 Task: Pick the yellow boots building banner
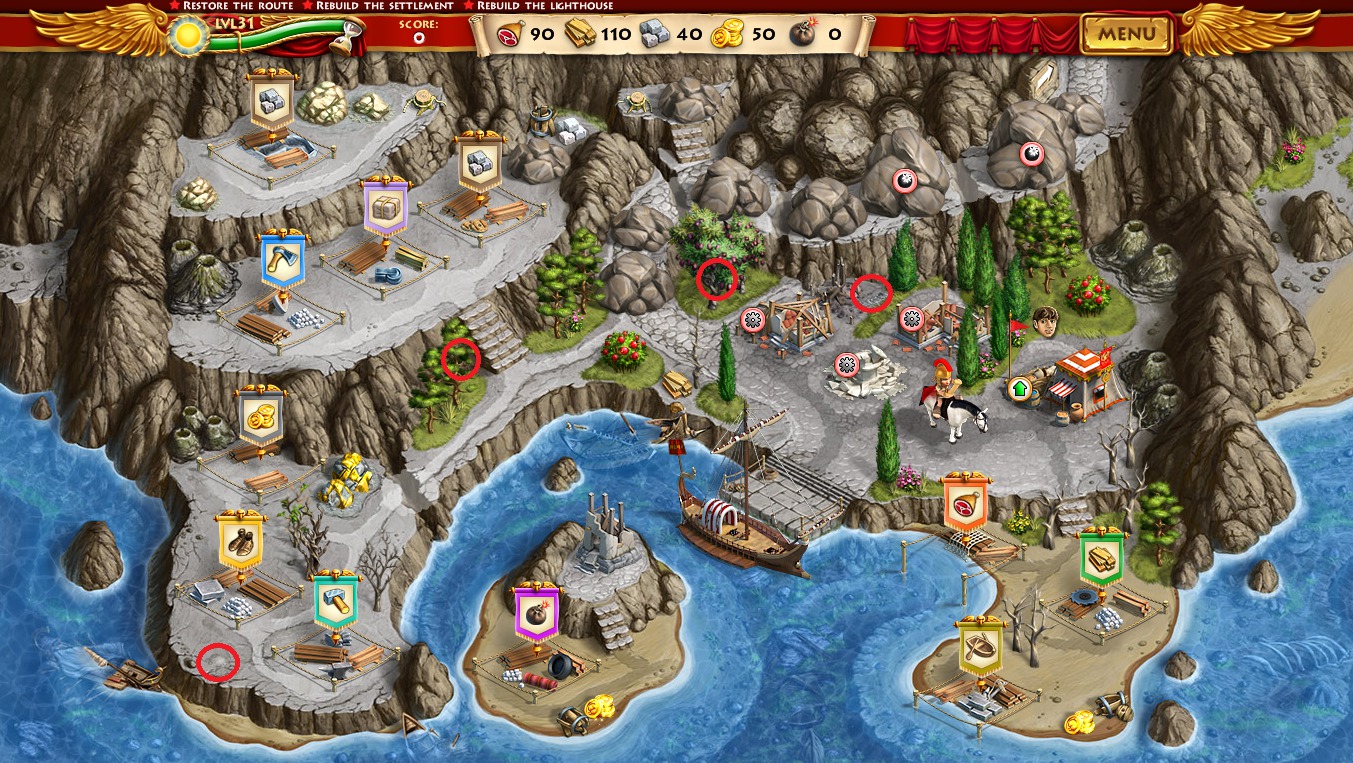240,541
